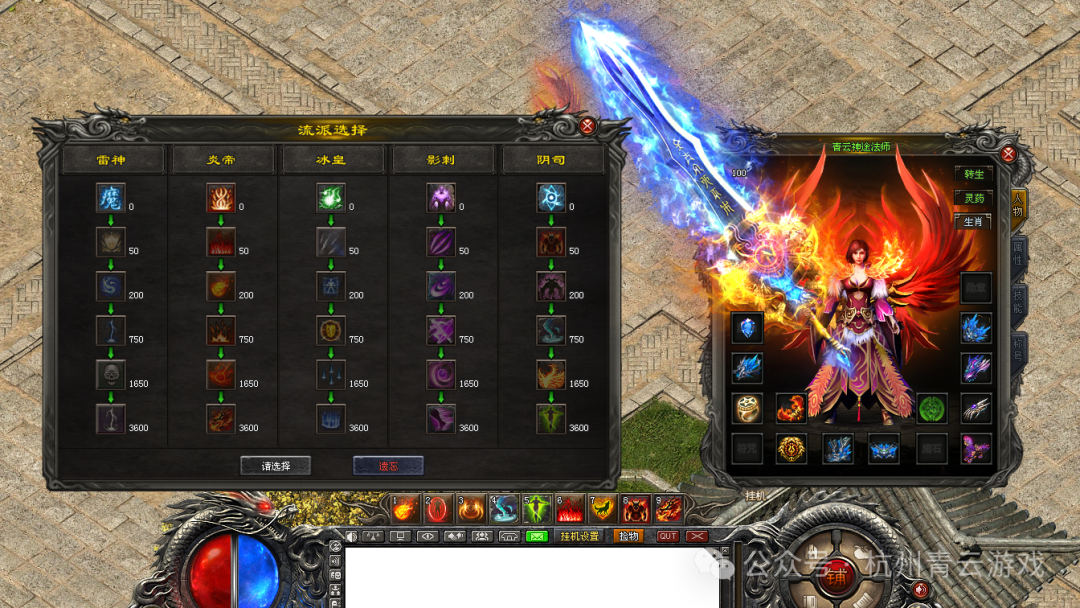Open the 转生 rebirth button

tap(975, 175)
